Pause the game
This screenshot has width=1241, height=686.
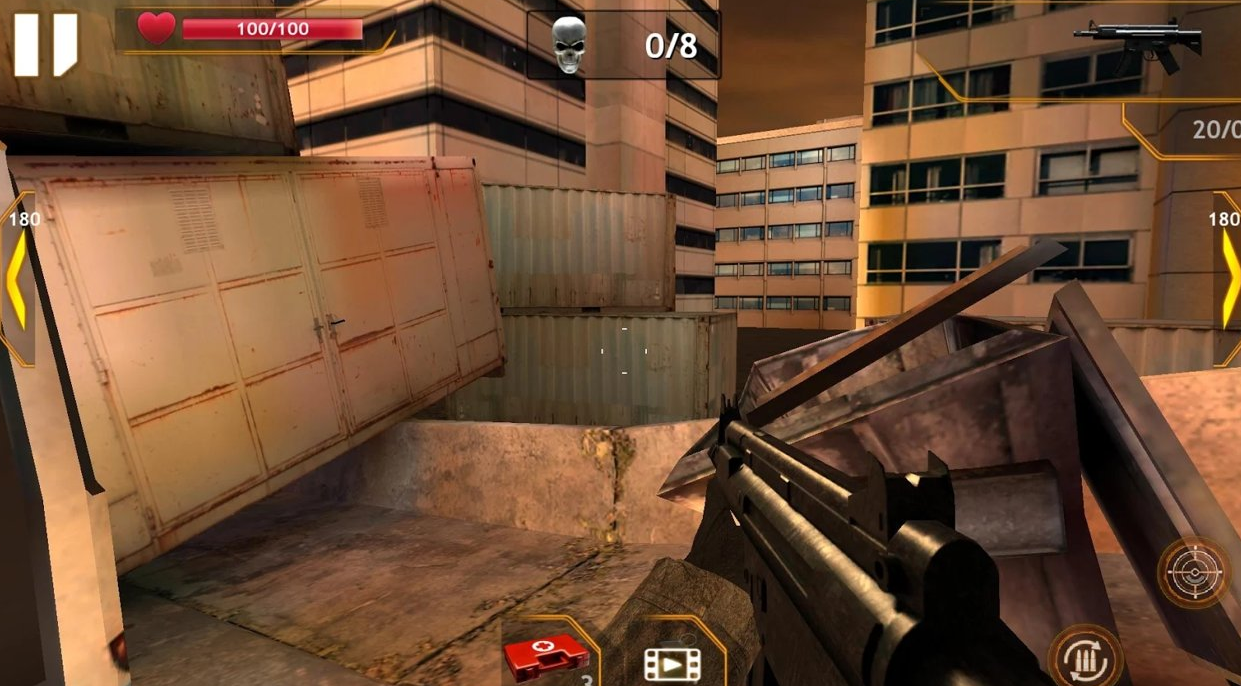click(x=45, y=44)
